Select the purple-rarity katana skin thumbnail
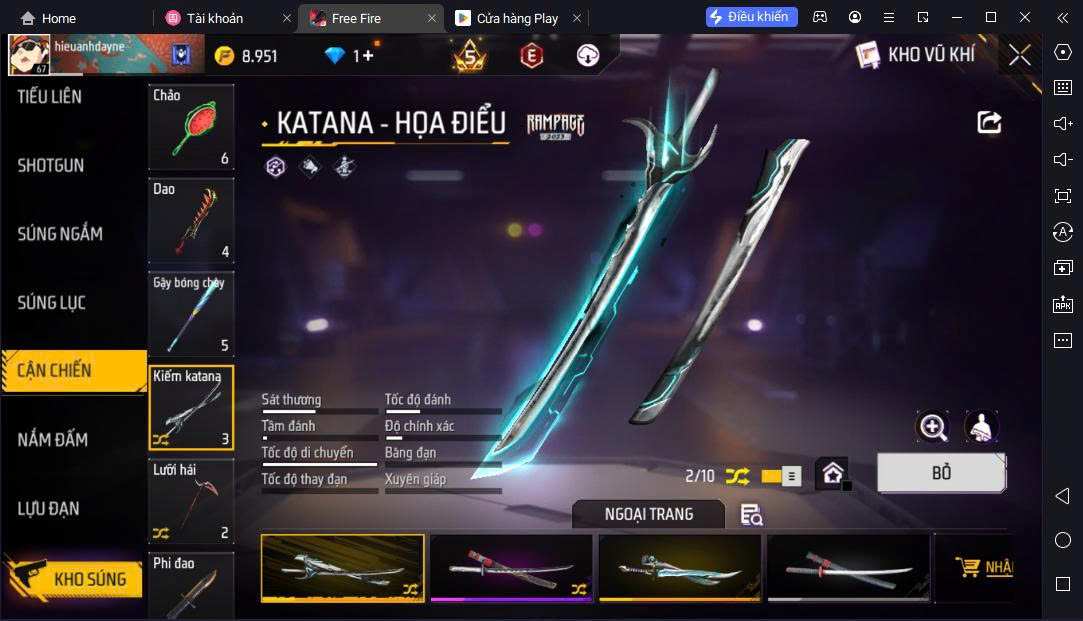The width and height of the screenshot is (1083, 621). coord(511,568)
